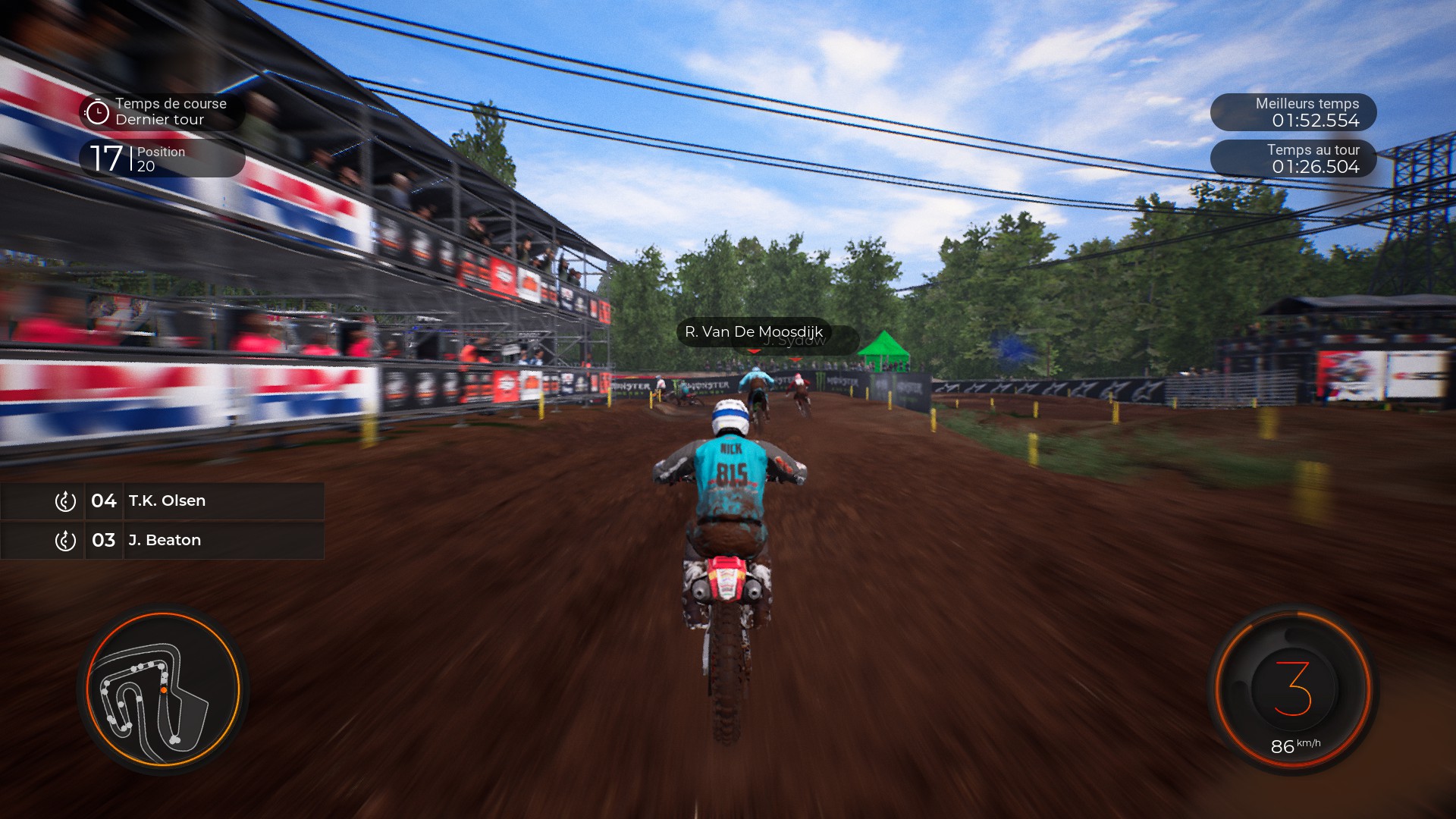Click the circular track minimap
This screenshot has height=819, width=1456.
pos(163,689)
